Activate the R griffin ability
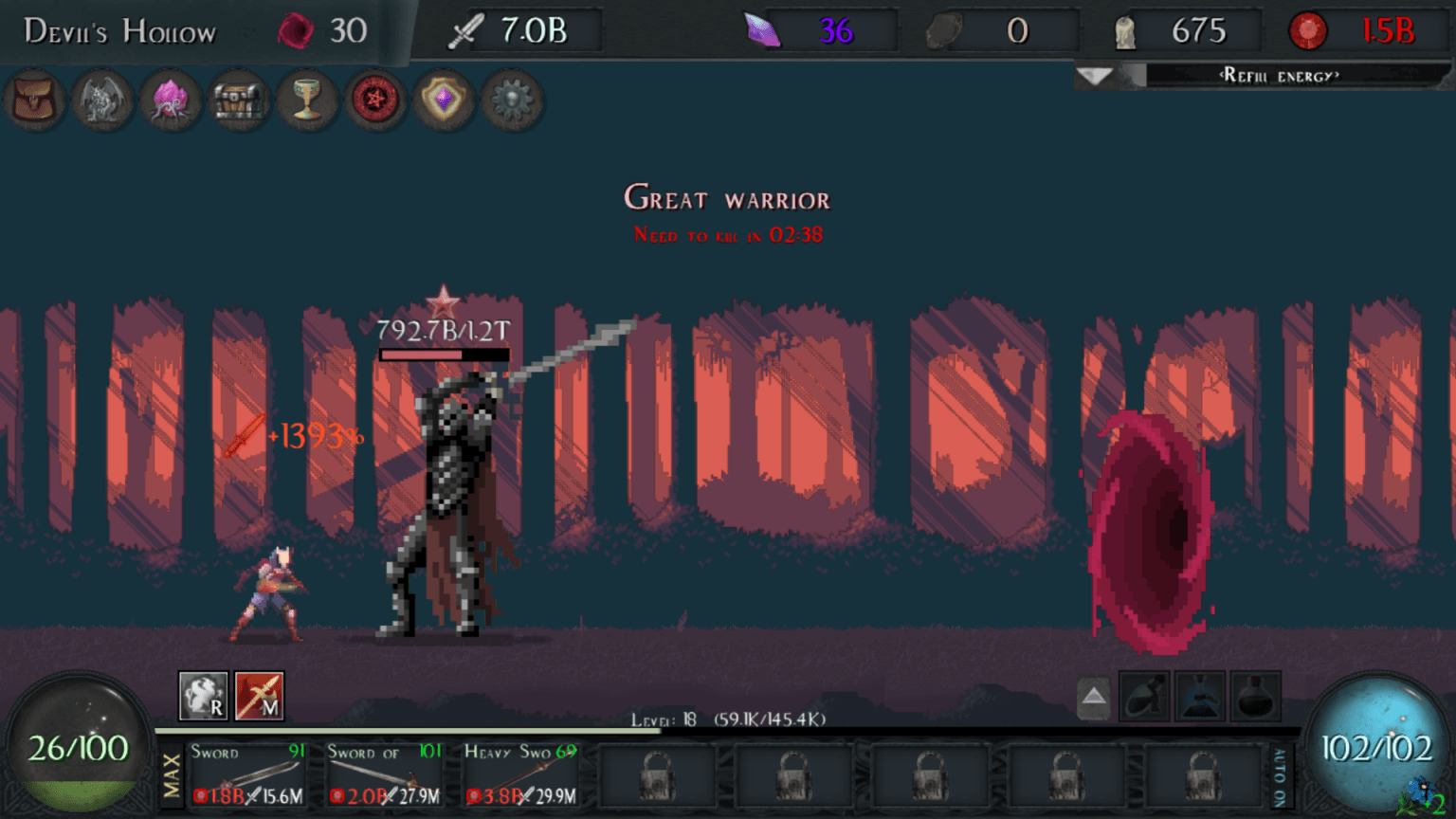The image size is (1456, 819). (x=203, y=697)
